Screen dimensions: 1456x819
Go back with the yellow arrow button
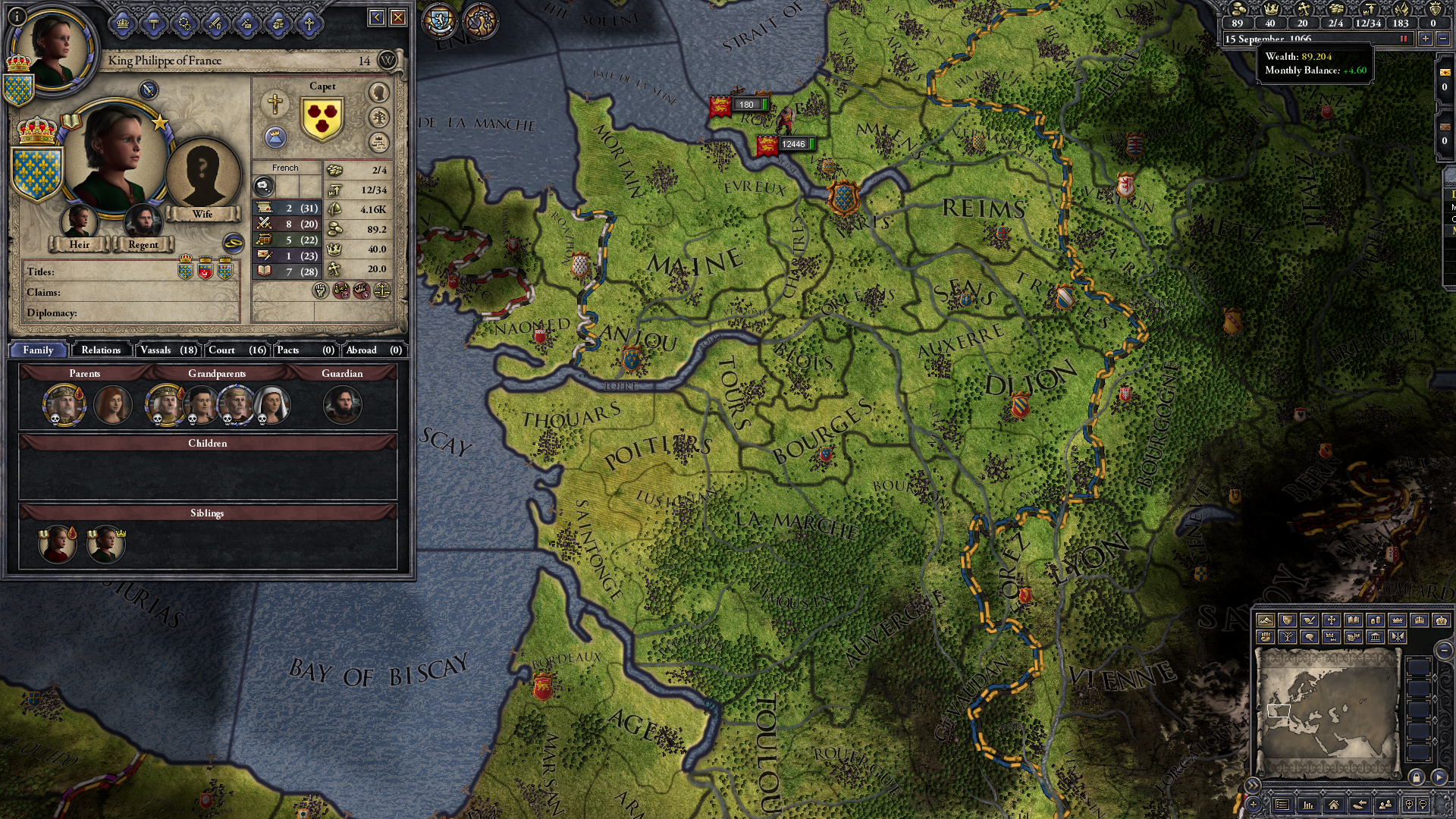click(377, 17)
